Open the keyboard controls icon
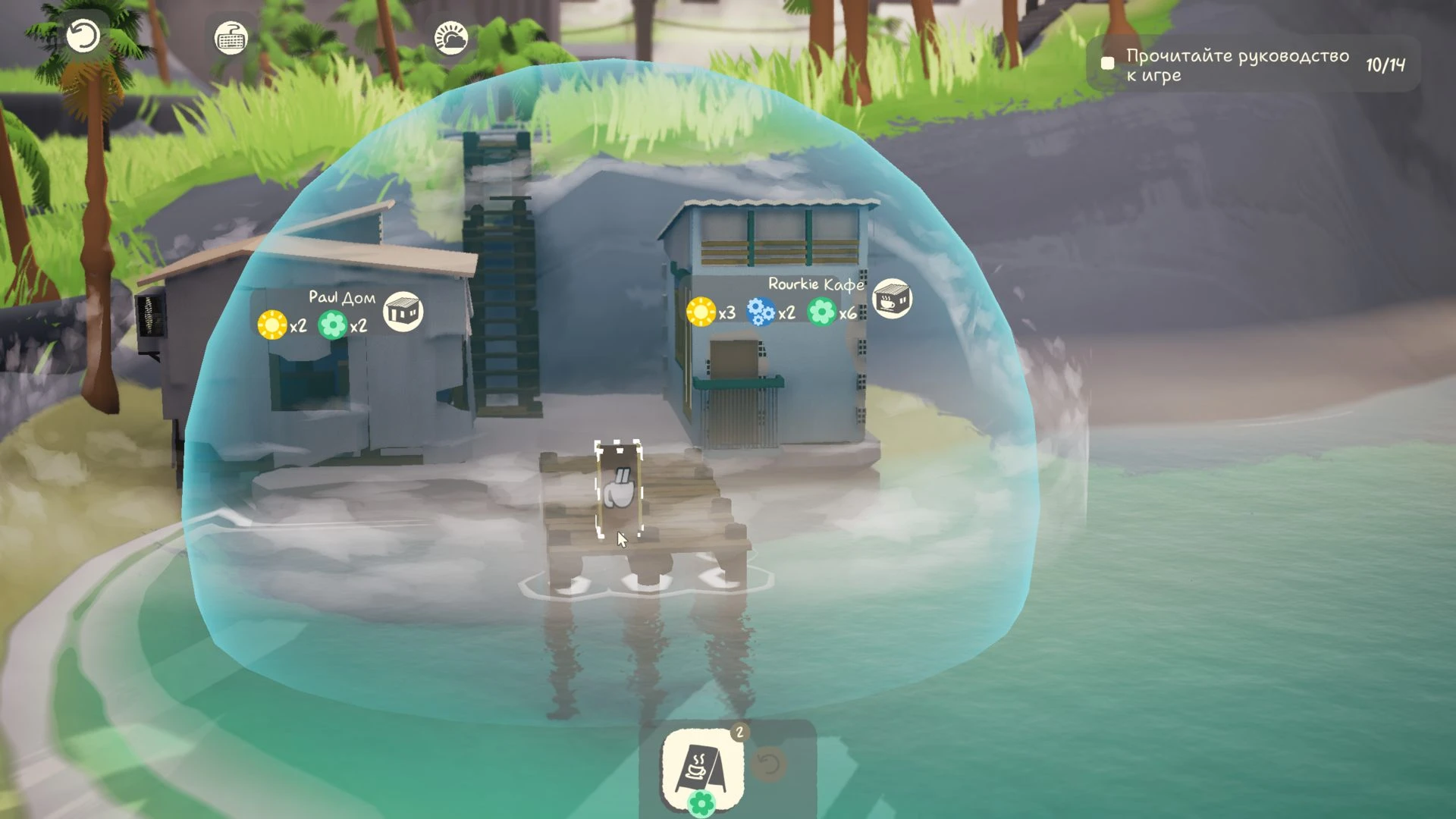The width and height of the screenshot is (1456, 819). (231, 37)
